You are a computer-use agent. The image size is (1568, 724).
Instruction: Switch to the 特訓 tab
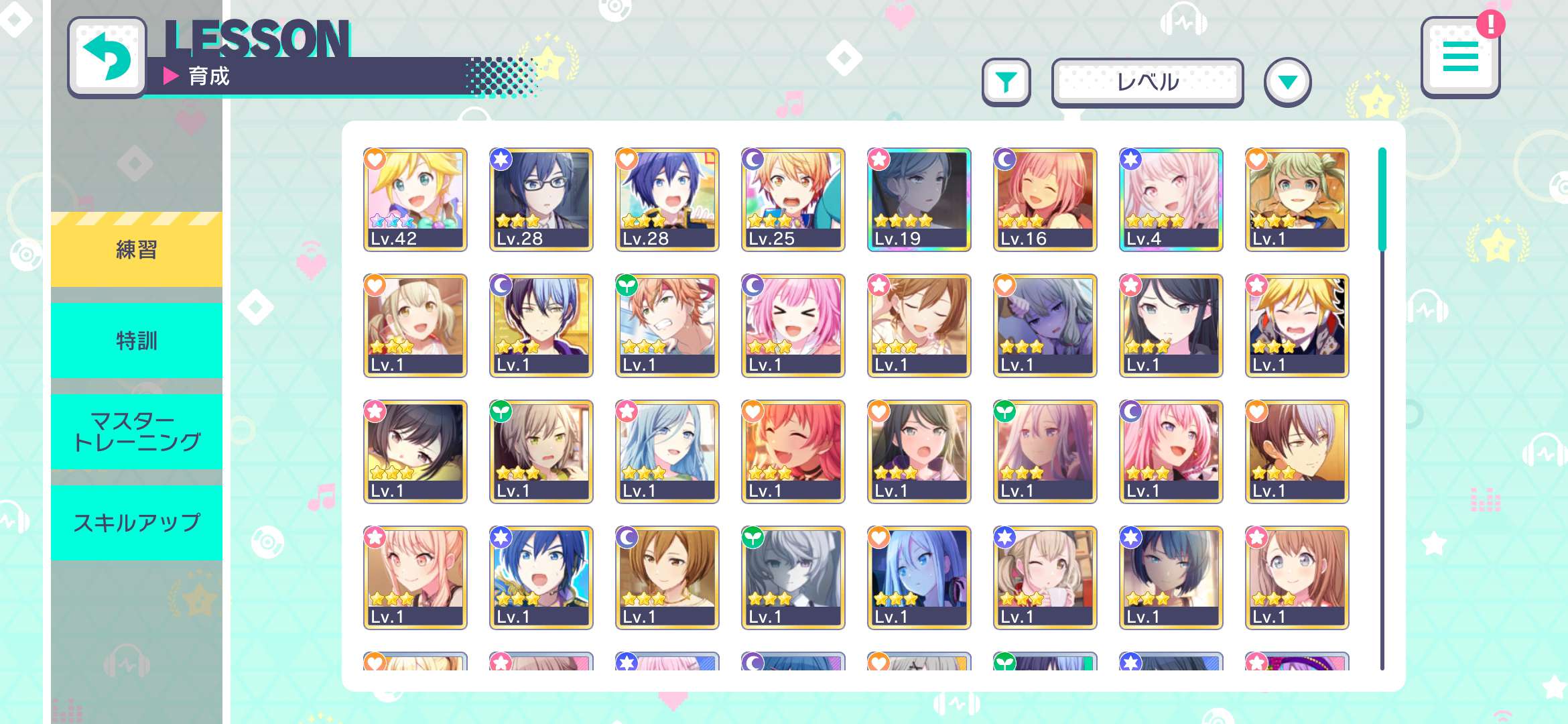137,341
